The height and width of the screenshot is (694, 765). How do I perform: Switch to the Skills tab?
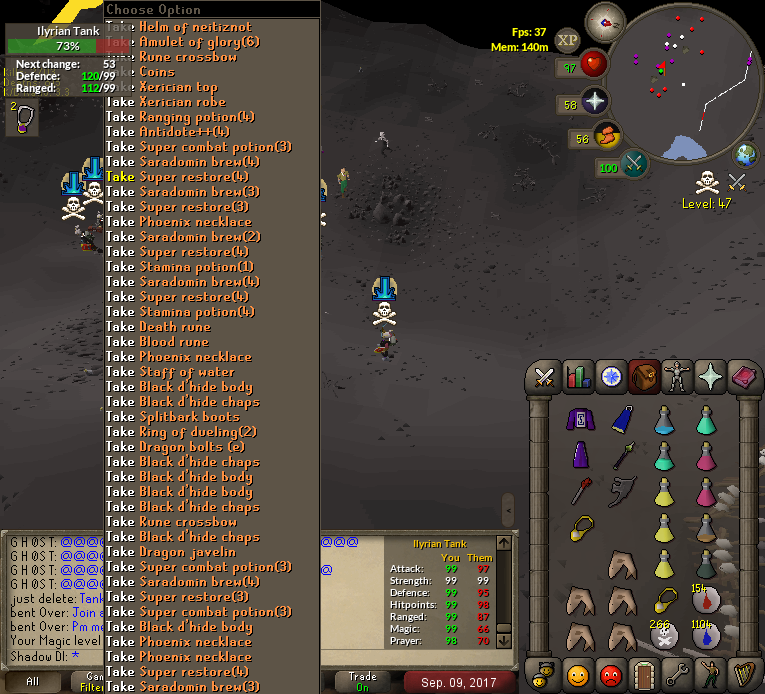tap(576, 377)
